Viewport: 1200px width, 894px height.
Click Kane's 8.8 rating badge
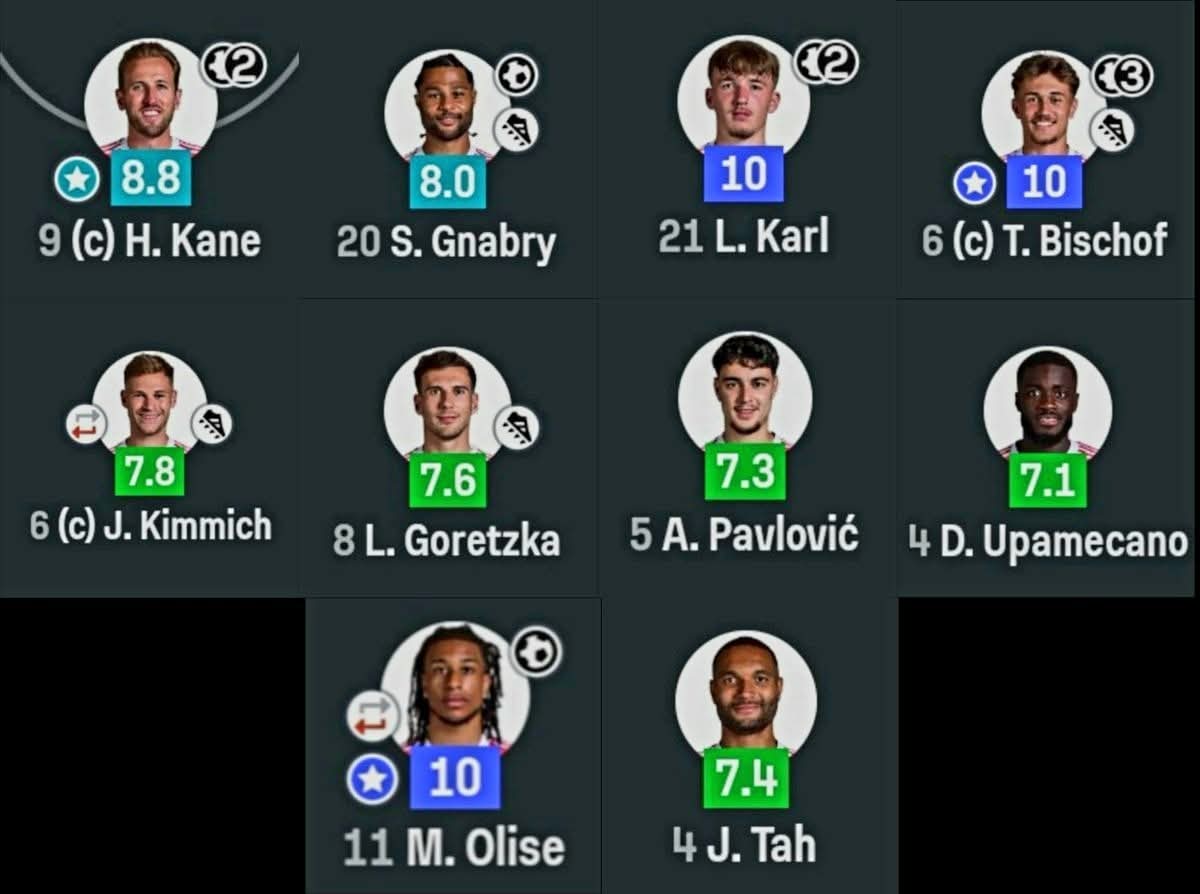(151, 178)
